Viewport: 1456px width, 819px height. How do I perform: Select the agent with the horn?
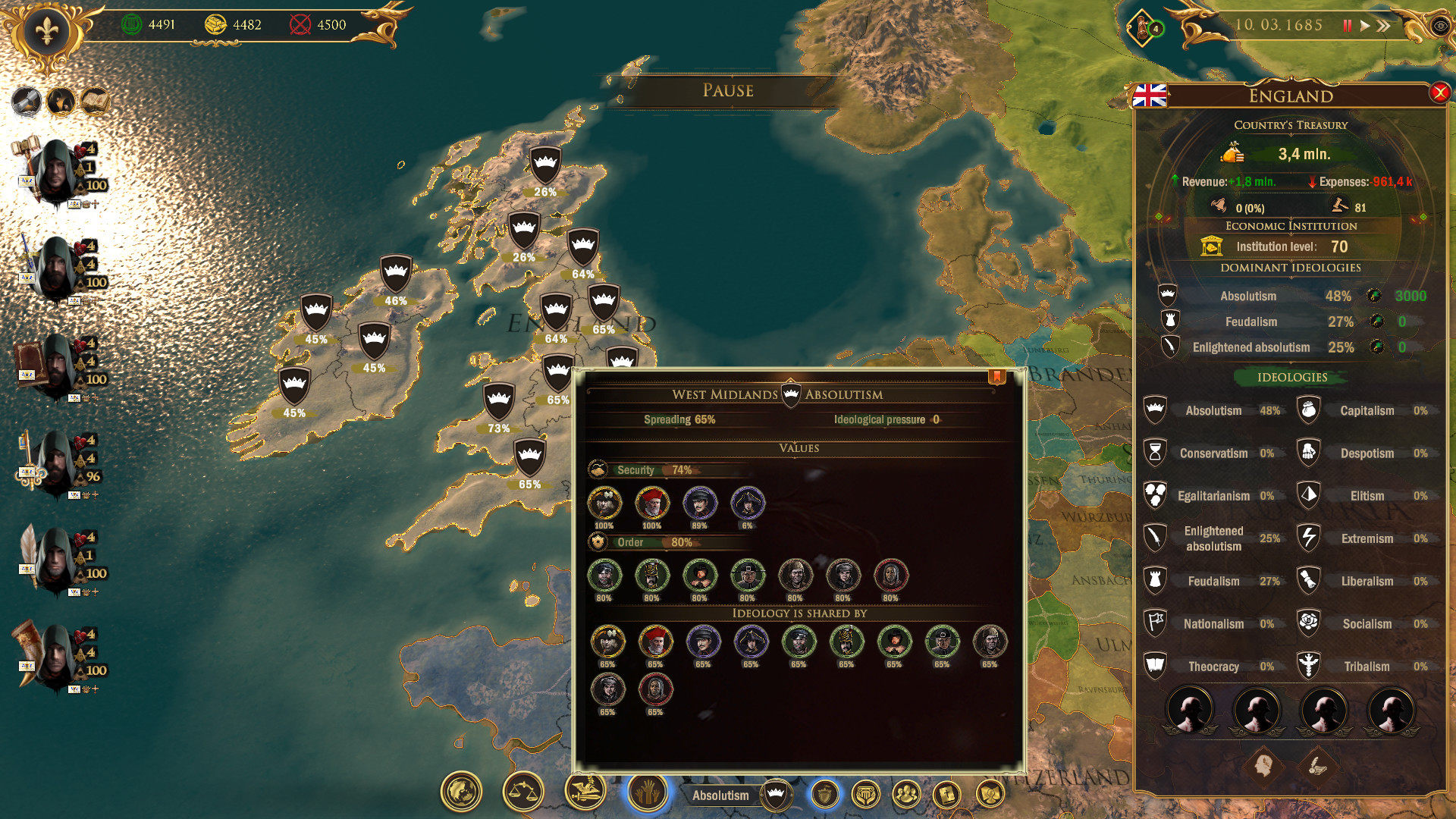(x=55, y=657)
